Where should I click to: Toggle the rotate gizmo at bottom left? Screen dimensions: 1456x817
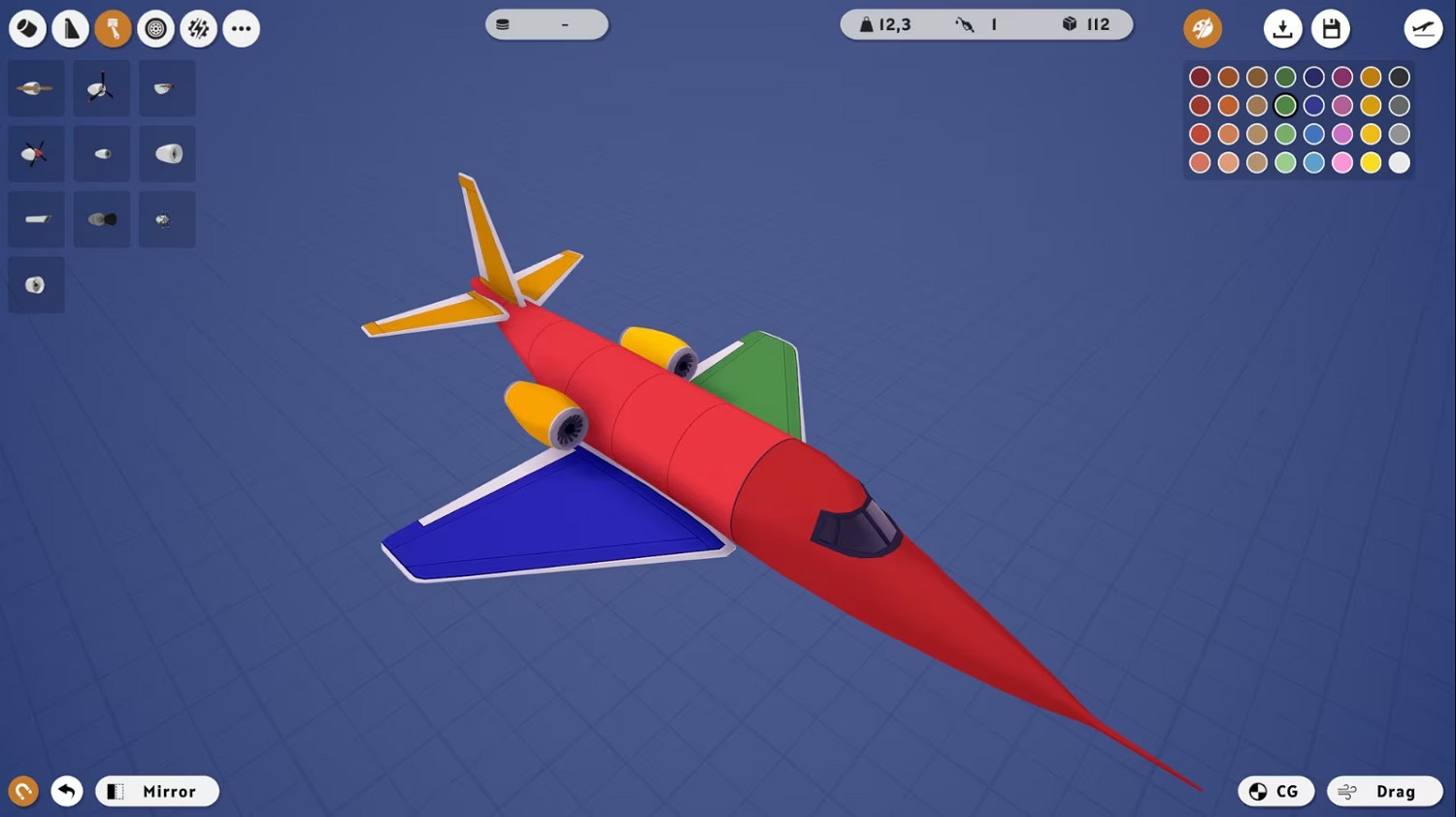[x=22, y=791]
